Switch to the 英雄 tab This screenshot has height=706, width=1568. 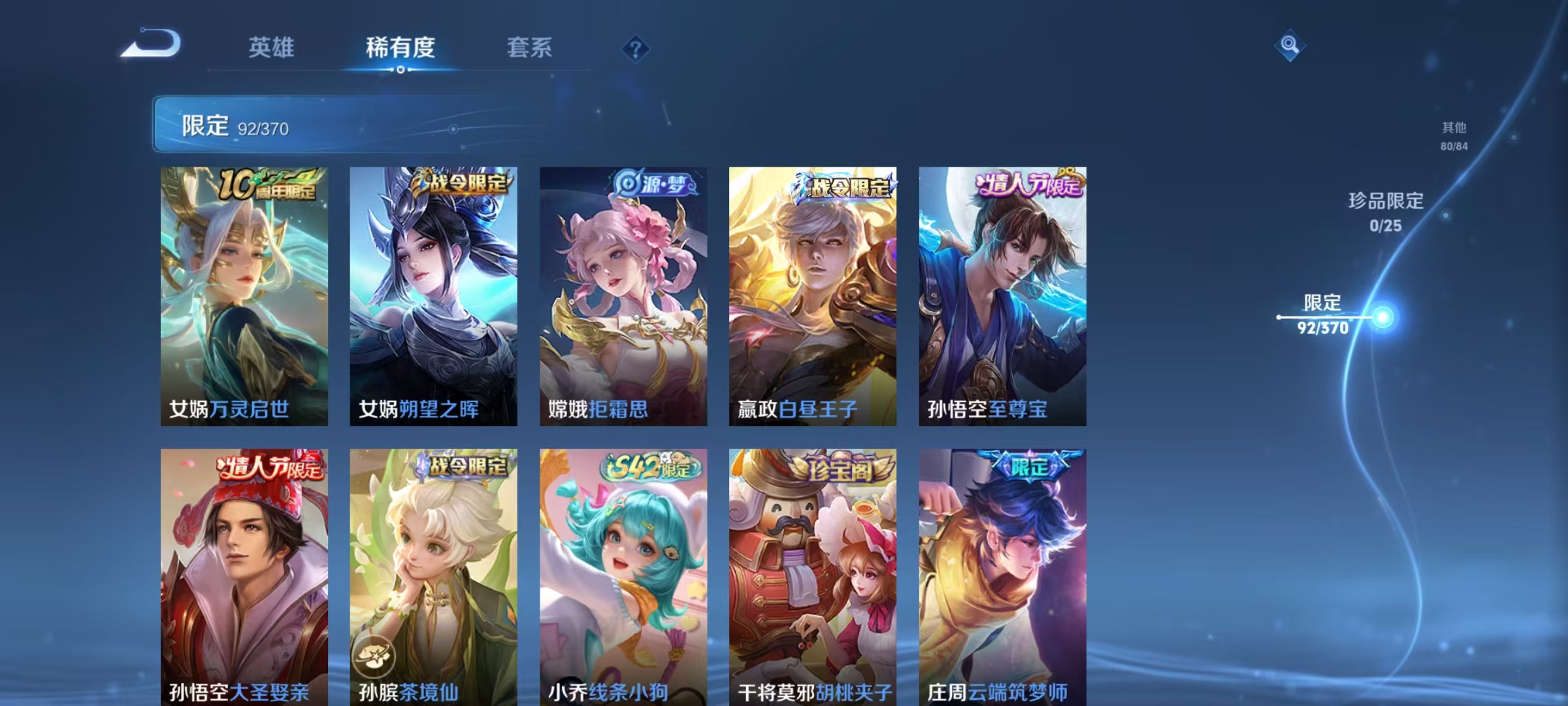tap(272, 46)
